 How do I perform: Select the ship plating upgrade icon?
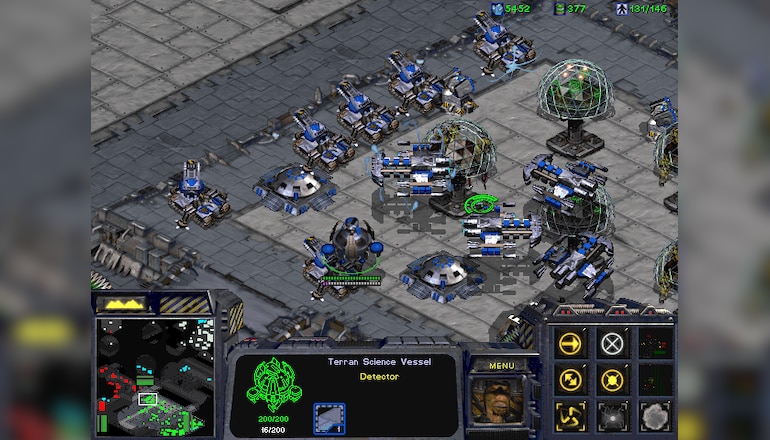tap(329, 417)
